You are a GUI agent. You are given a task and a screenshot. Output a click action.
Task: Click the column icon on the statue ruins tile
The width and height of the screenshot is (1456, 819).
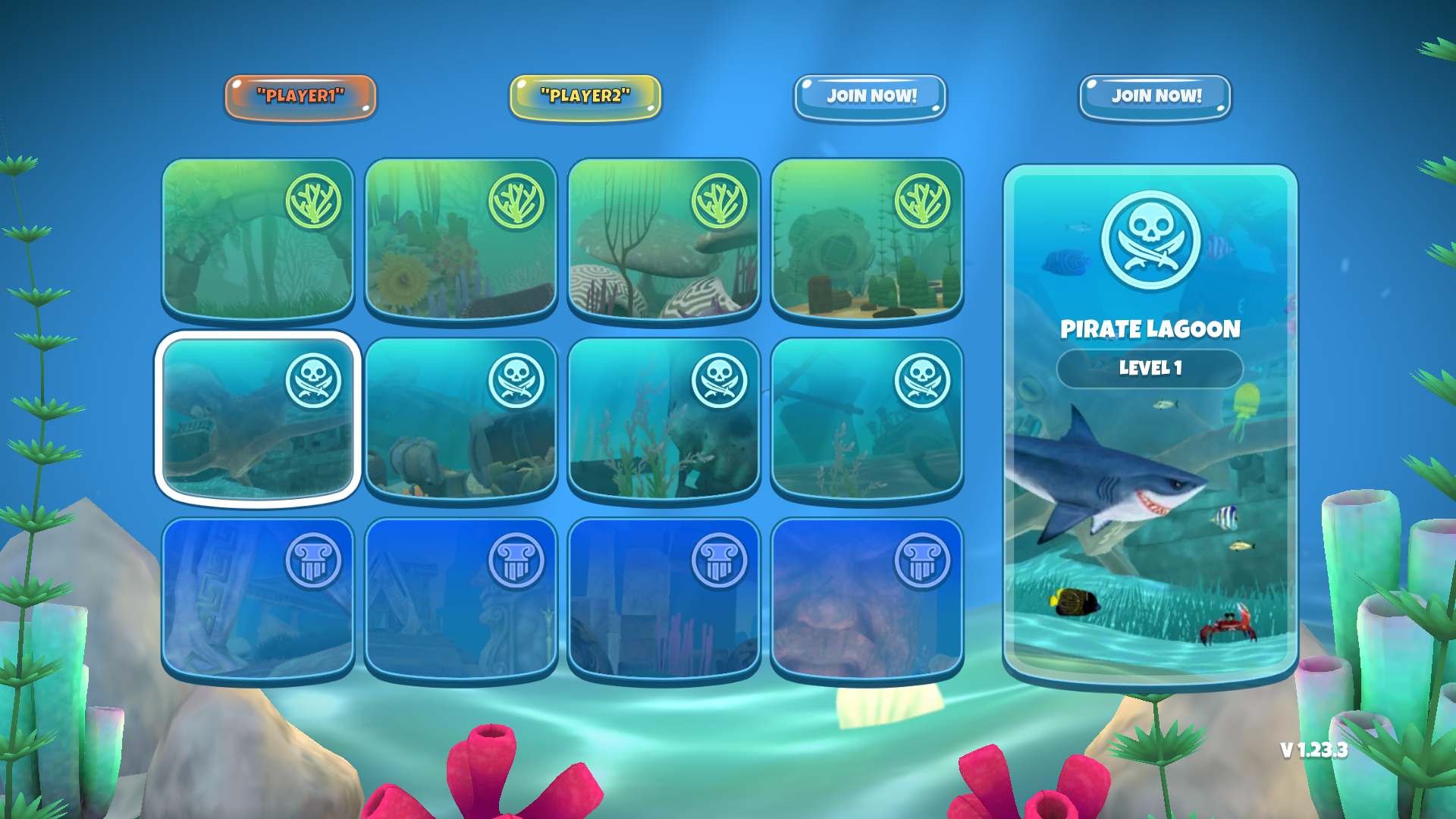(518, 561)
